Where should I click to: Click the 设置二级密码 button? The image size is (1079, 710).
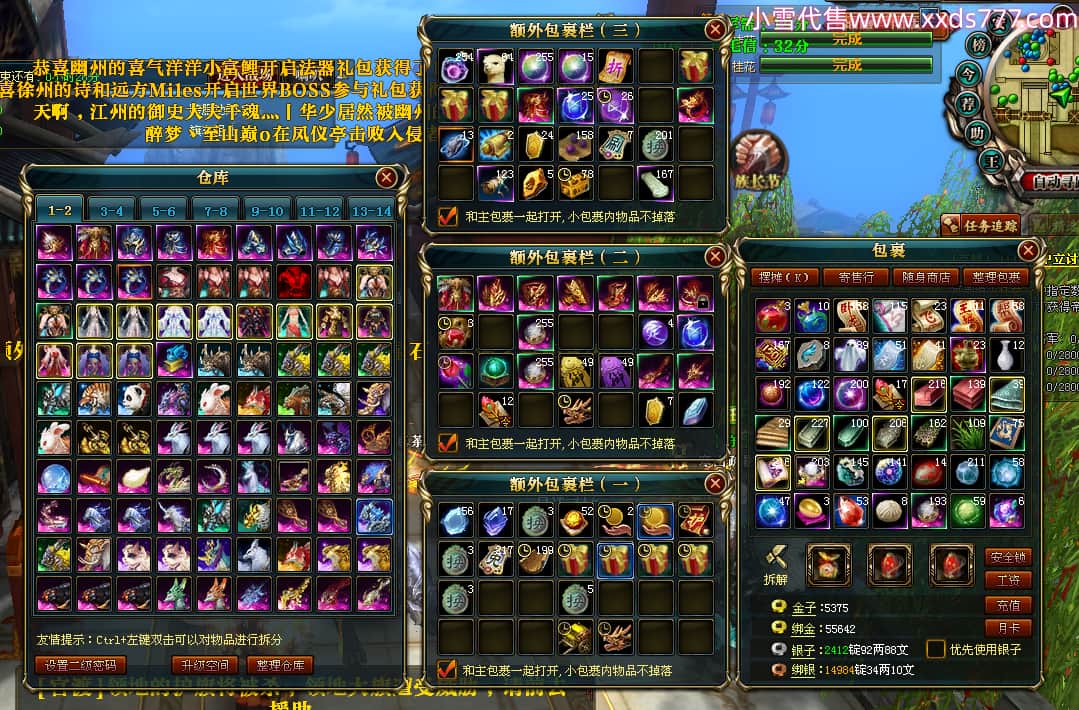coord(81,665)
